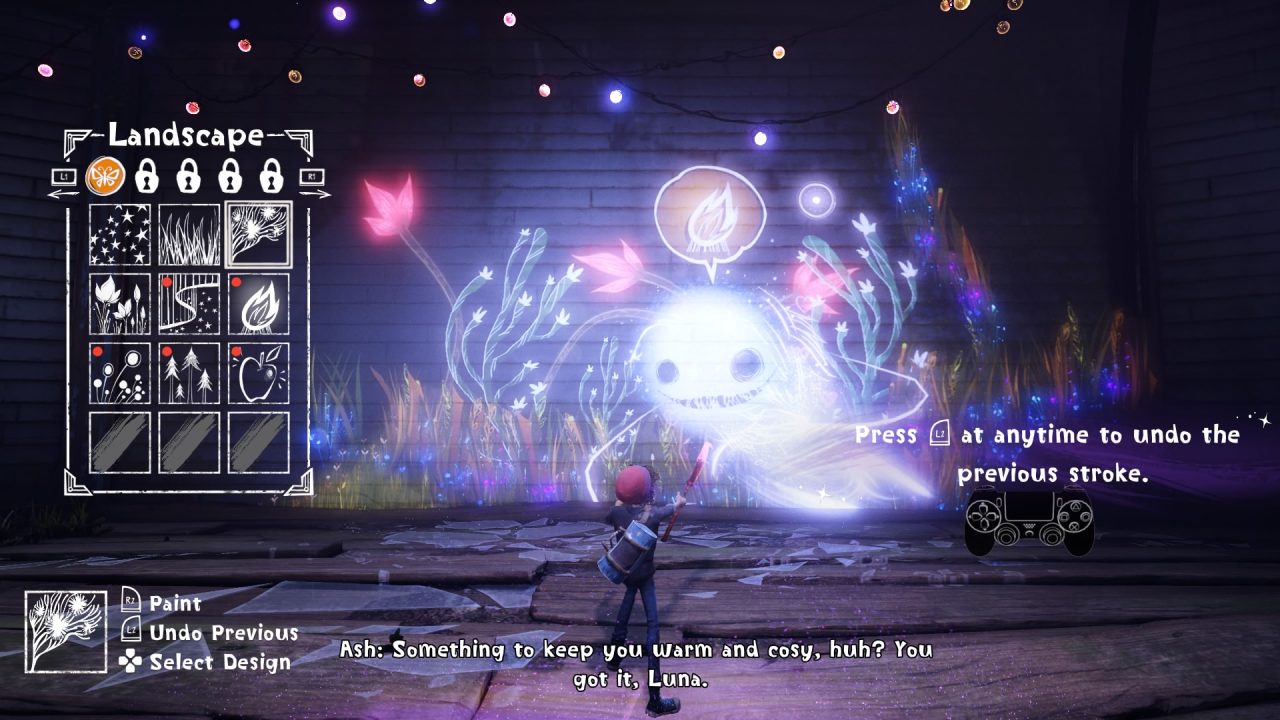Select the stars design tile
1280x720 pixels.
pyautogui.click(x=119, y=235)
